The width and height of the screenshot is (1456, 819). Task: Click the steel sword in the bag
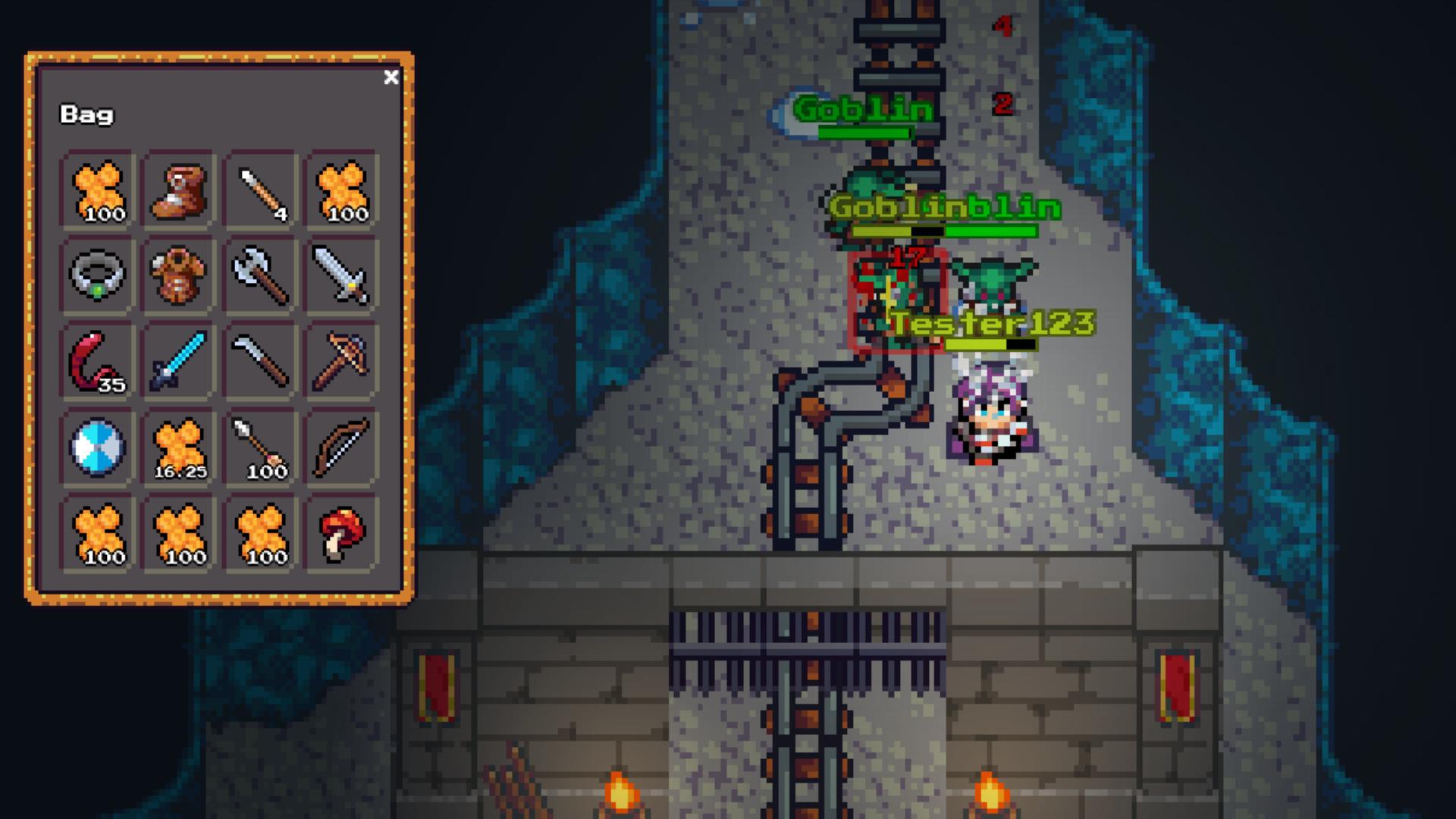341,275
